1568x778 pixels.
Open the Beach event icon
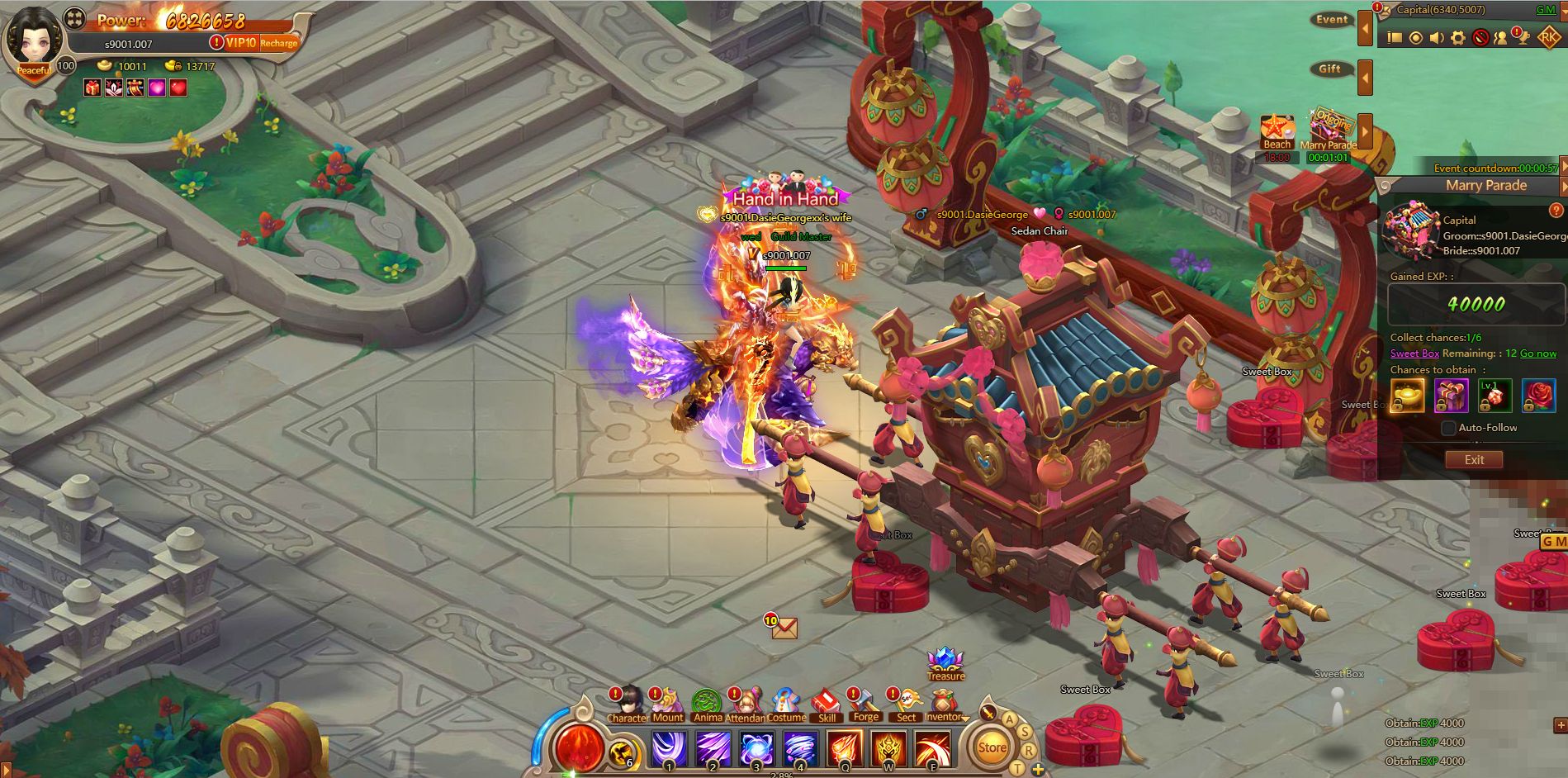tap(1277, 130)
